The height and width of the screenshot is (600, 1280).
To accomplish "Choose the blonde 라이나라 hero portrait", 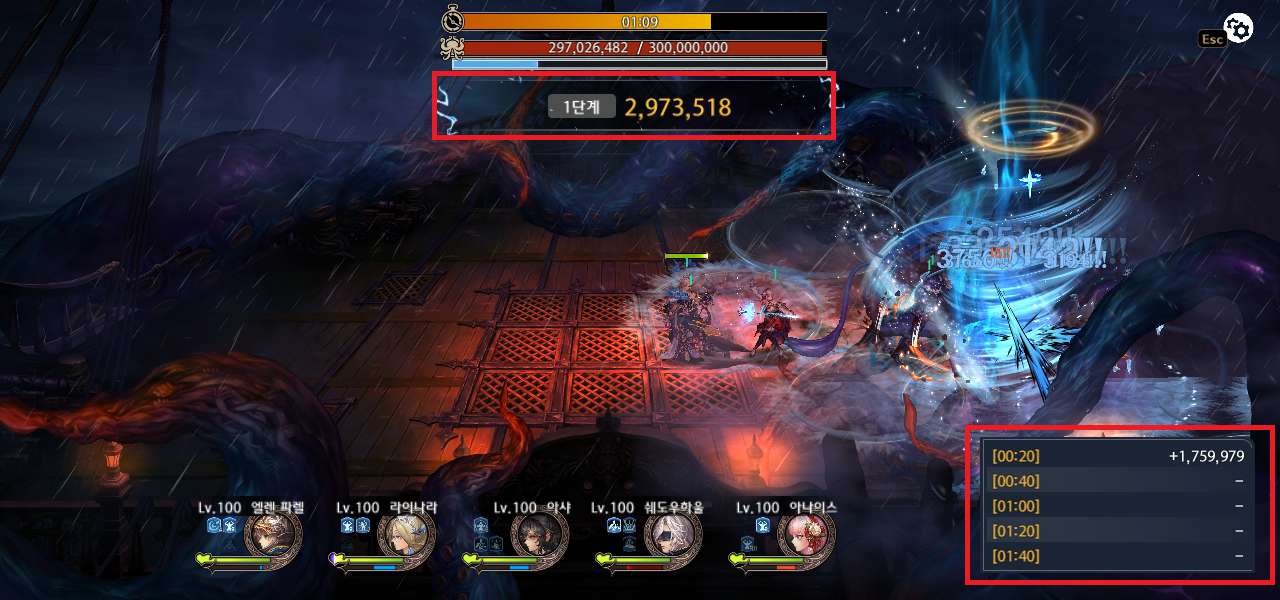I will 406,536.
